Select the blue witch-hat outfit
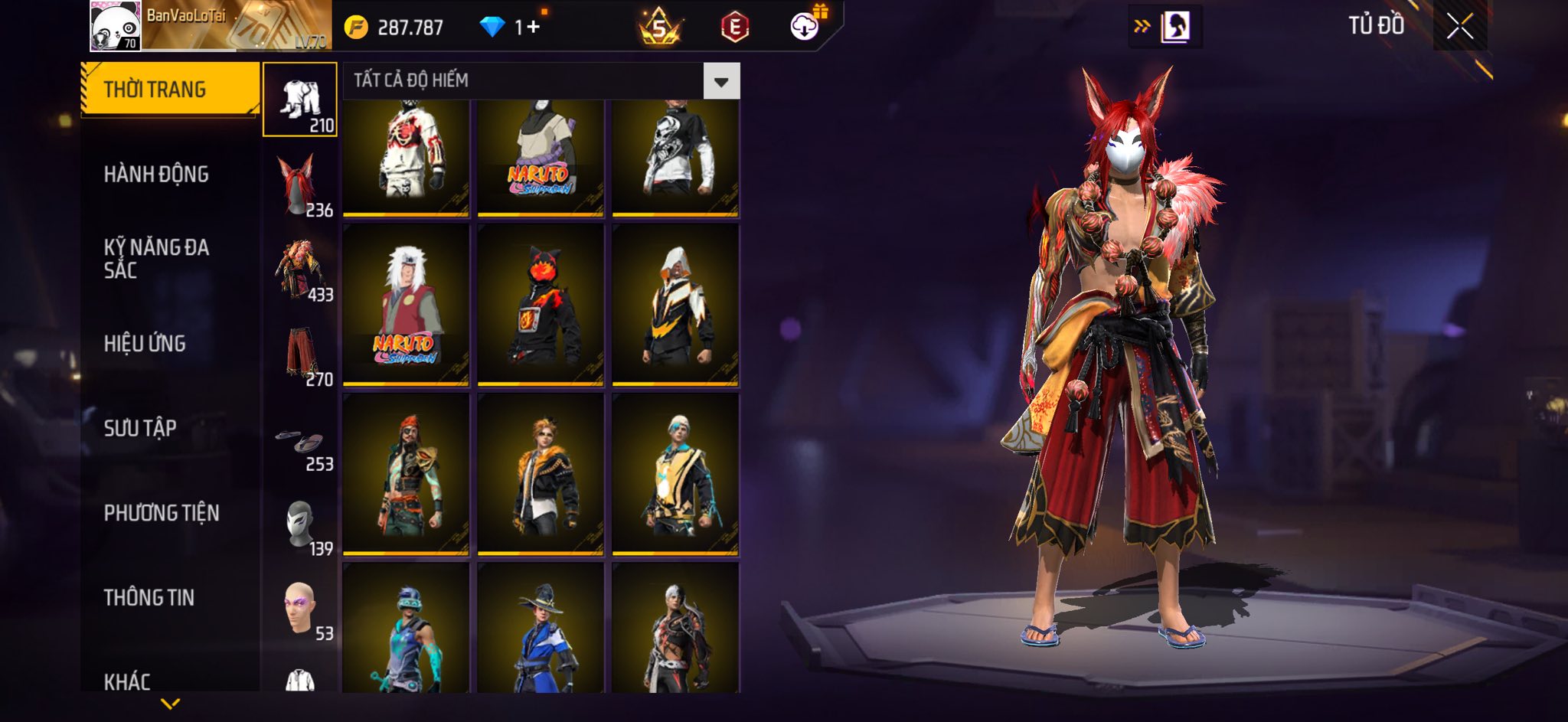 541,628
